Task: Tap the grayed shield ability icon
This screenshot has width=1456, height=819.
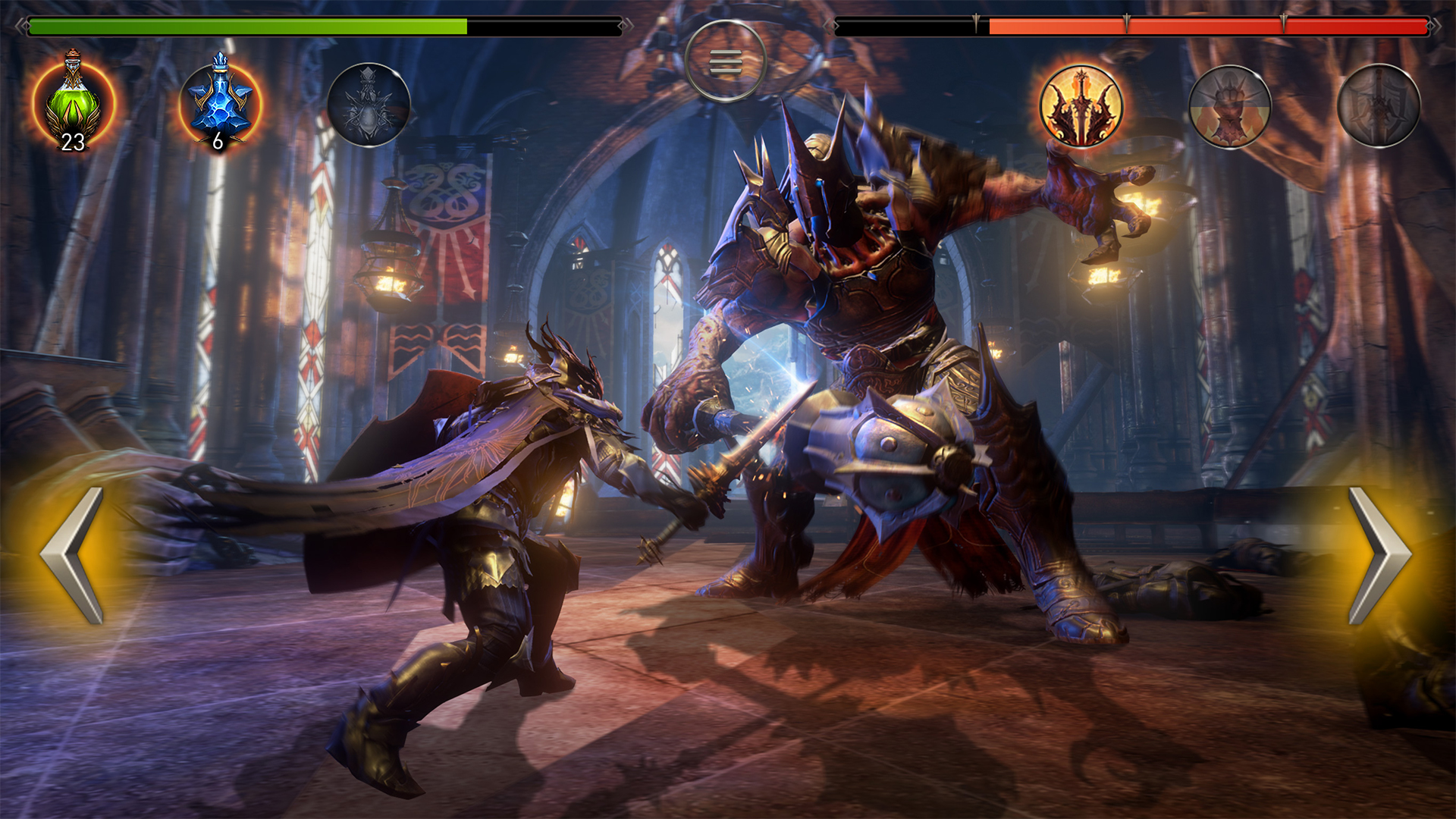Action: 1378,102
